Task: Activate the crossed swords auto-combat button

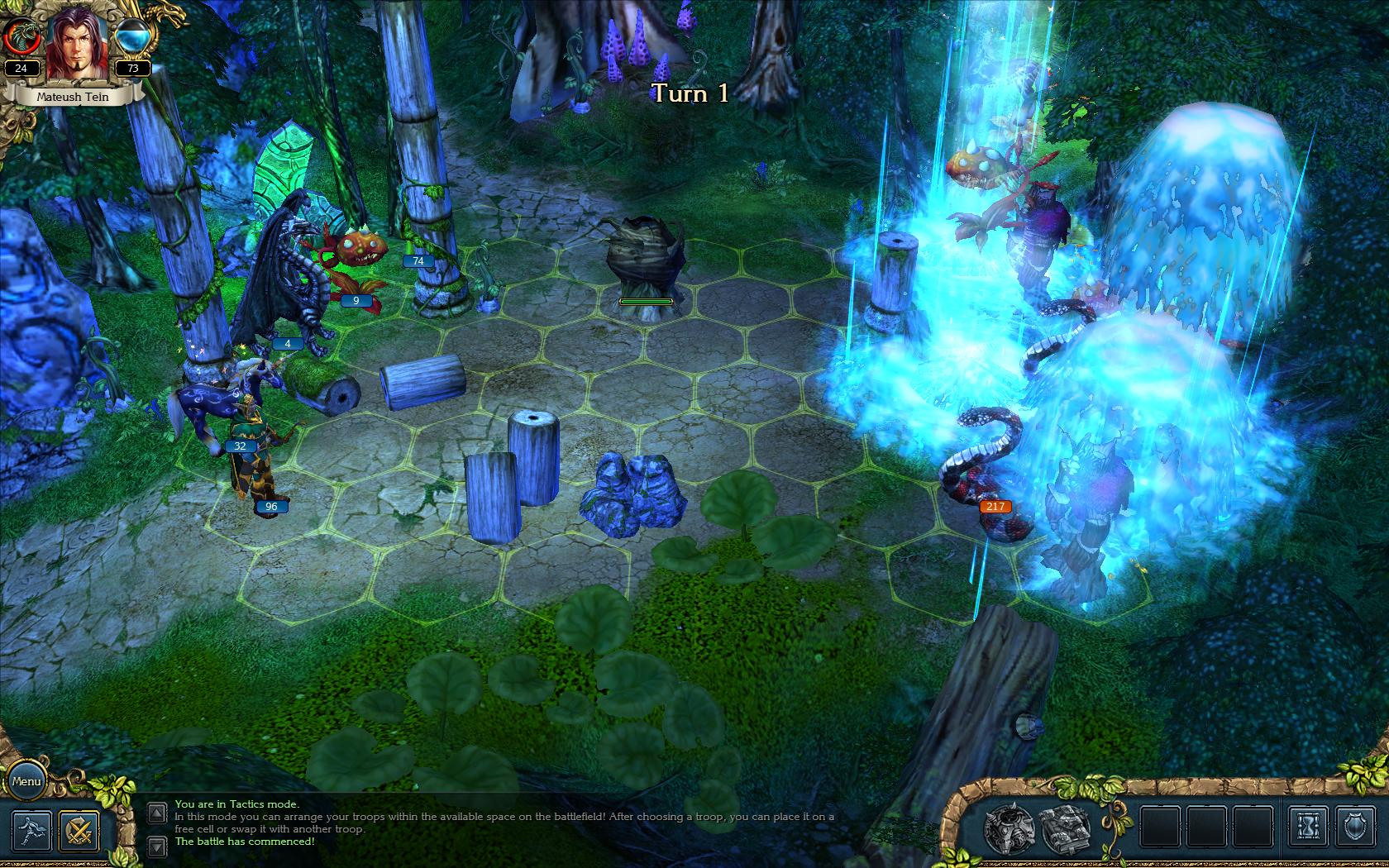Action: [x=79, y=830]
